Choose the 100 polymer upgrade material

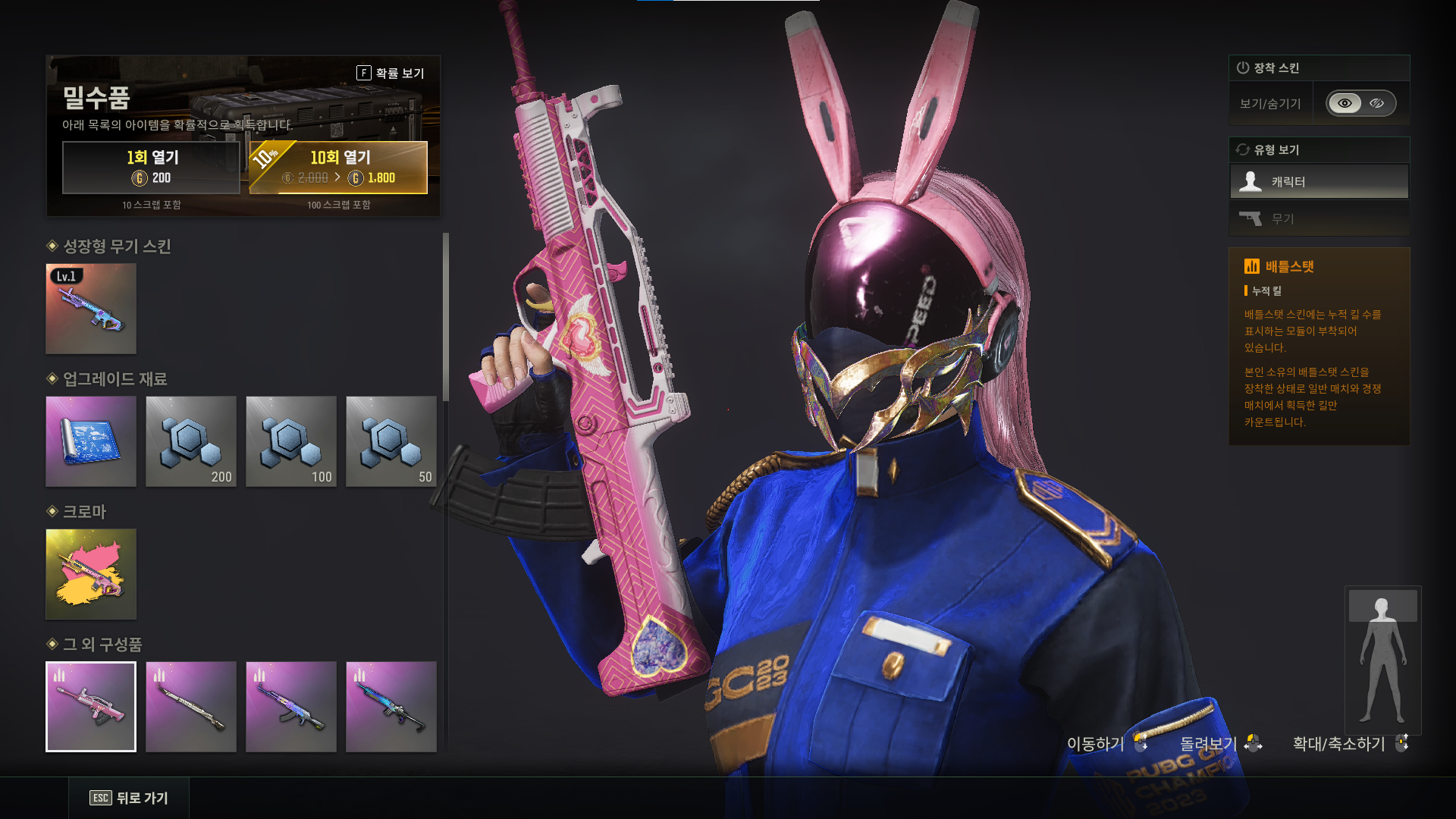point(291,441)
